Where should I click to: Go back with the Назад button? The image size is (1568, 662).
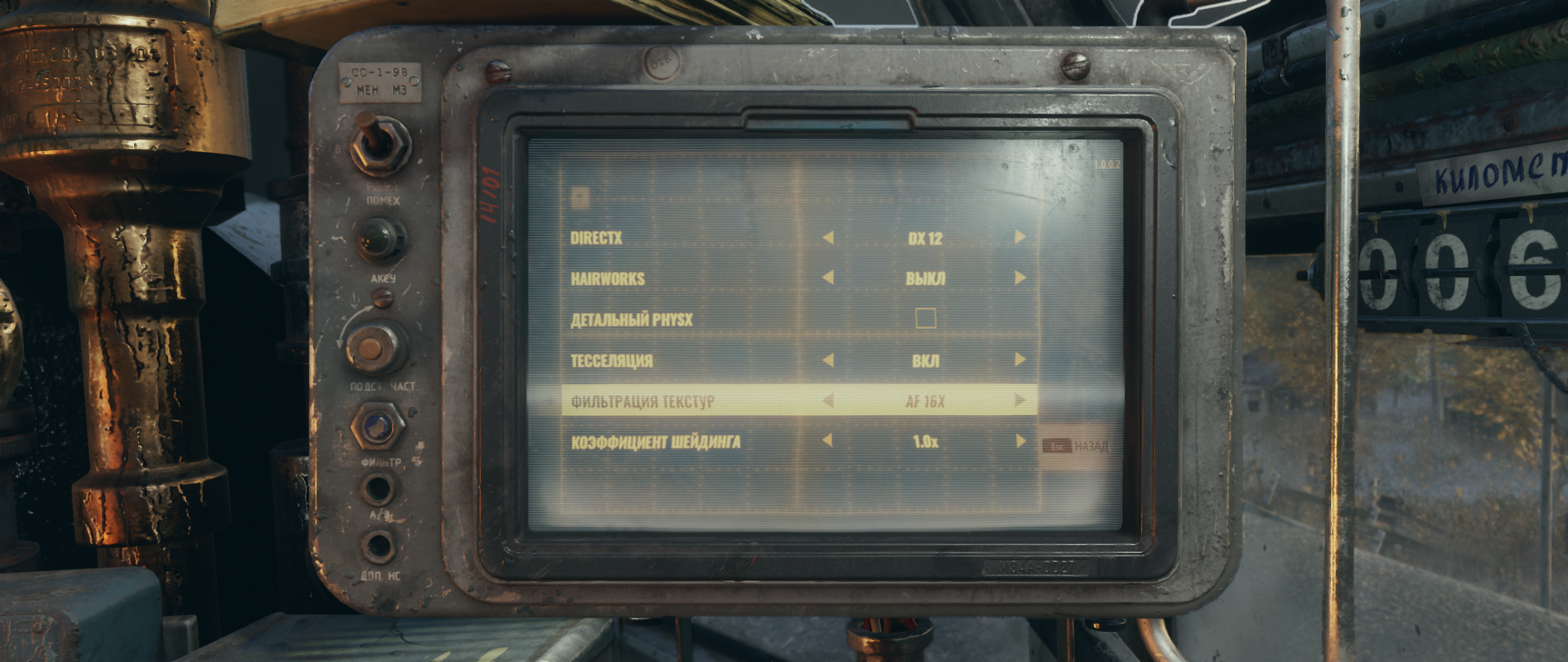tap(1076, 446)
